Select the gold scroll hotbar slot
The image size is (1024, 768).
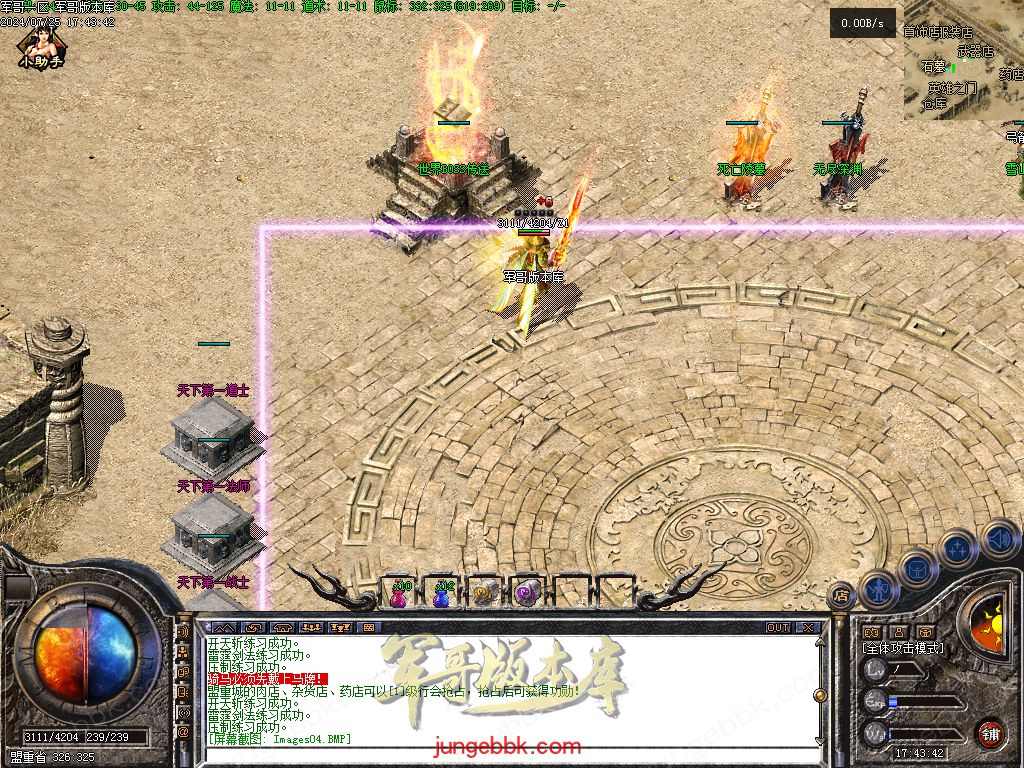click(486, 594)
